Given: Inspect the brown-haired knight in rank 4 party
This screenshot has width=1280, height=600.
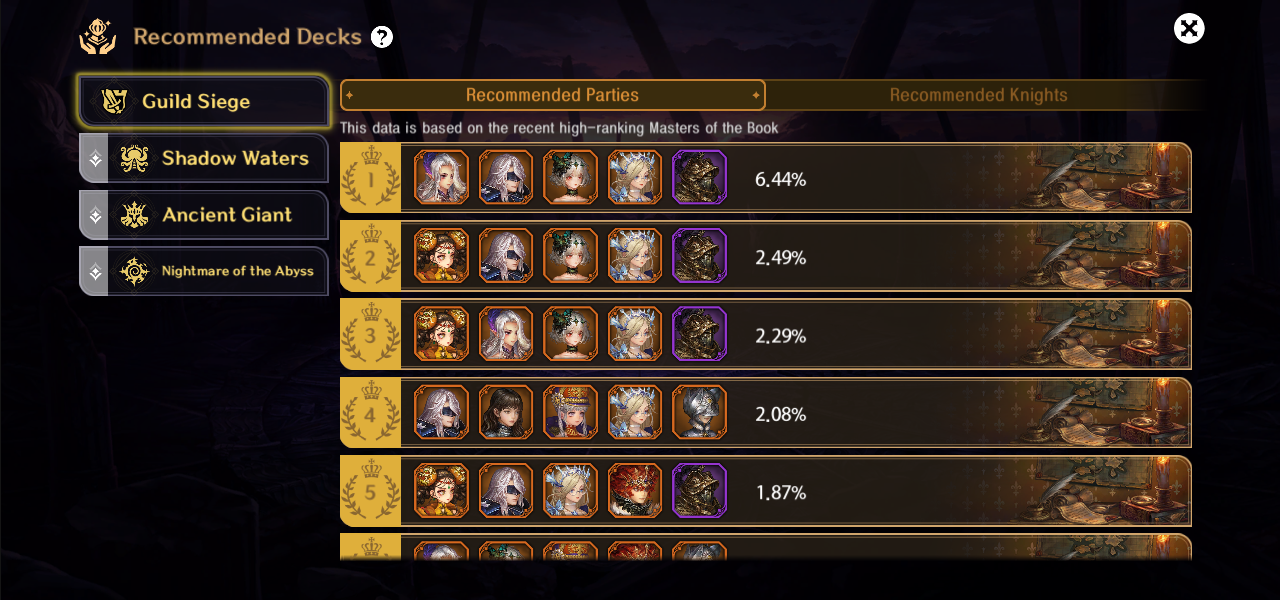Looking at the screenshot, I should (x=506, y=412).
